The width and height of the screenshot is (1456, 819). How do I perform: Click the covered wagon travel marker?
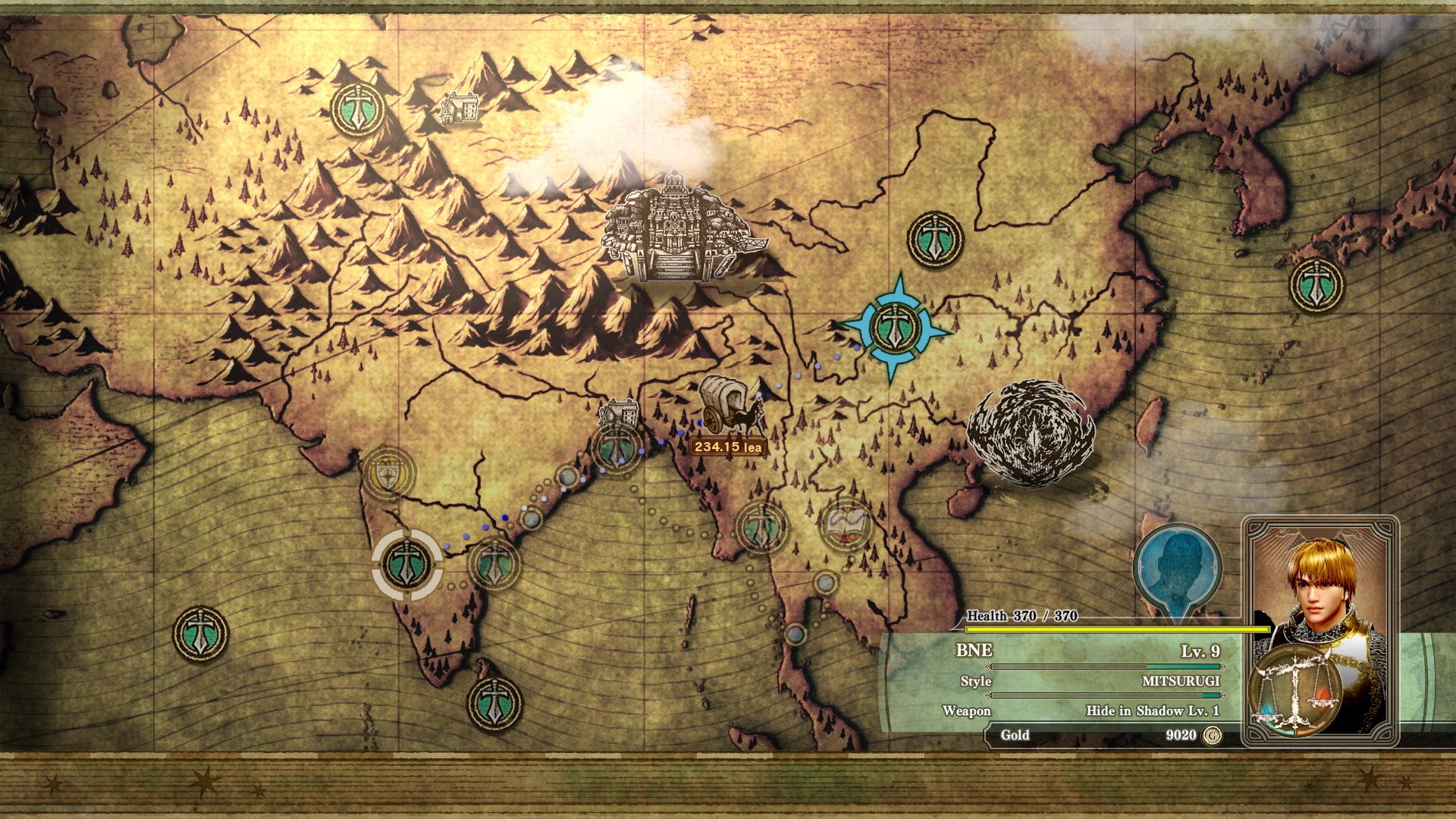(x=730, y=406)
